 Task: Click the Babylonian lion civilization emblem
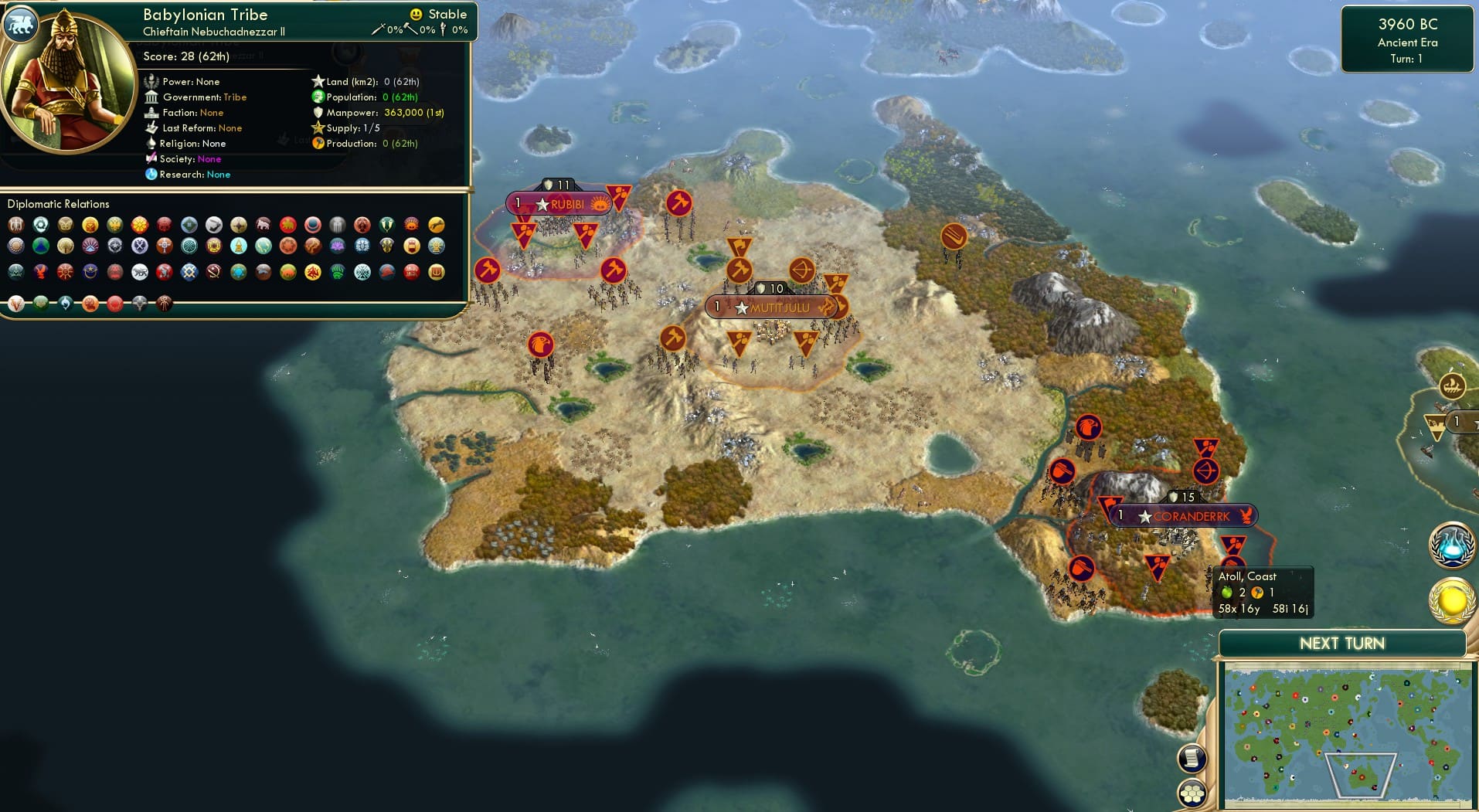22,24
